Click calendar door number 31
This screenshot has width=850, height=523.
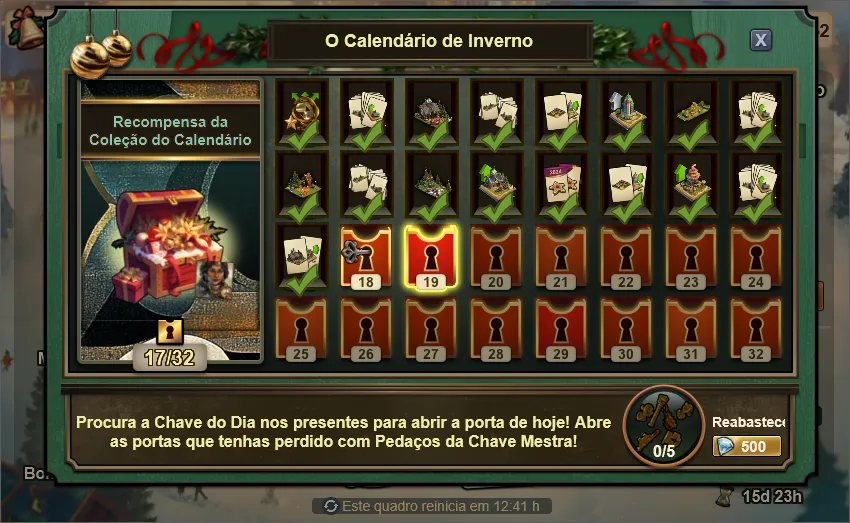(691, 326)
